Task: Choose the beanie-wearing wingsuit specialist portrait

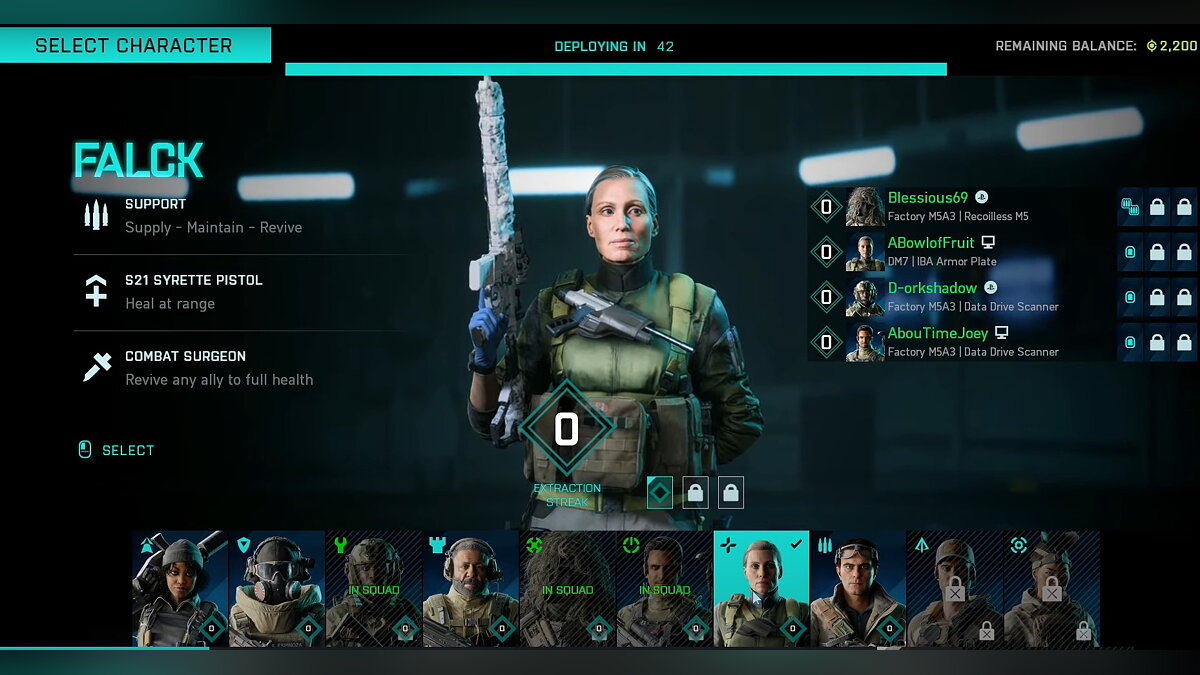Action: click(180, 589)
